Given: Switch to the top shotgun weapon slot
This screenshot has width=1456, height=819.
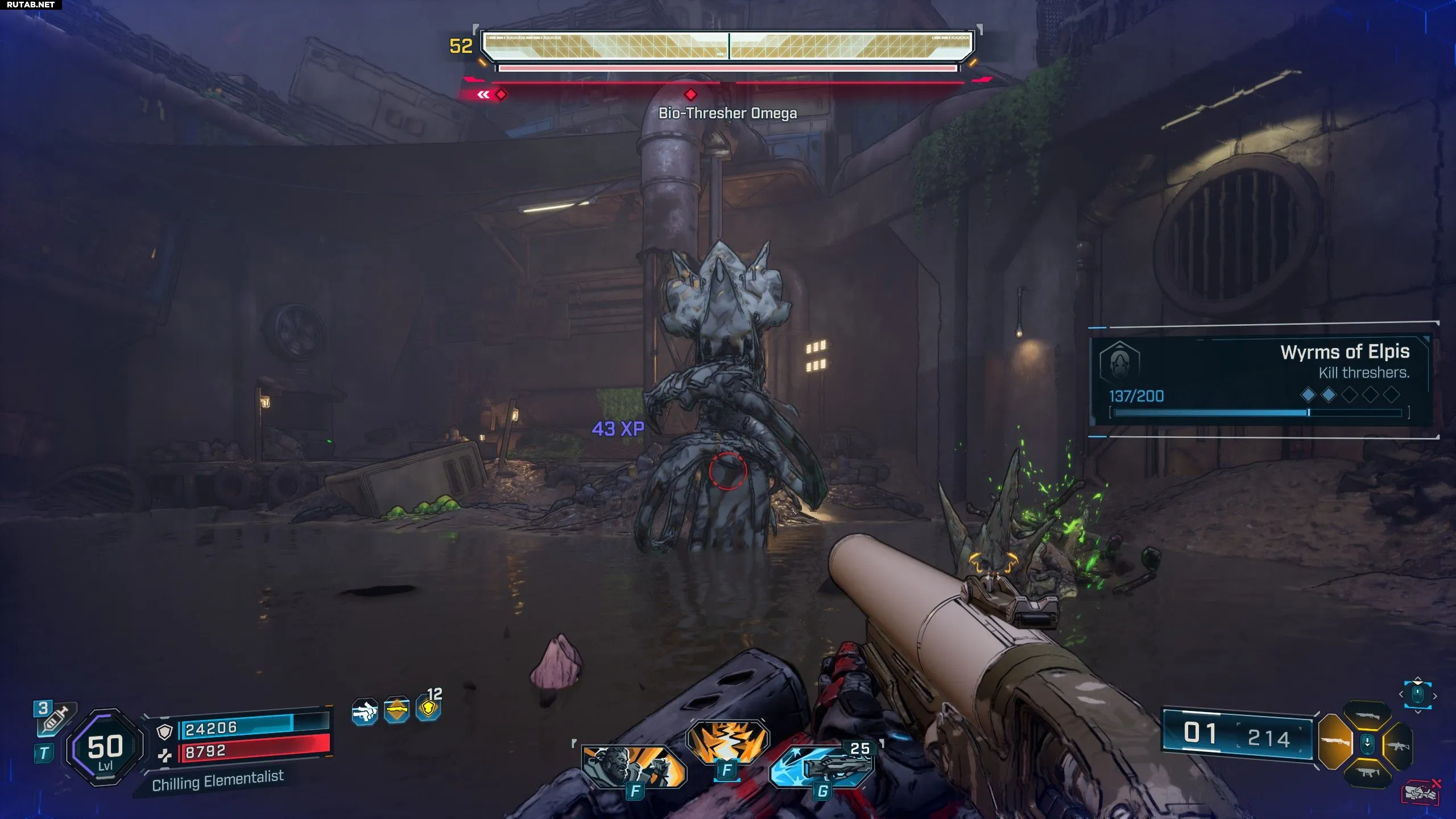Looking at the screenshot, I should point(1367,717).
